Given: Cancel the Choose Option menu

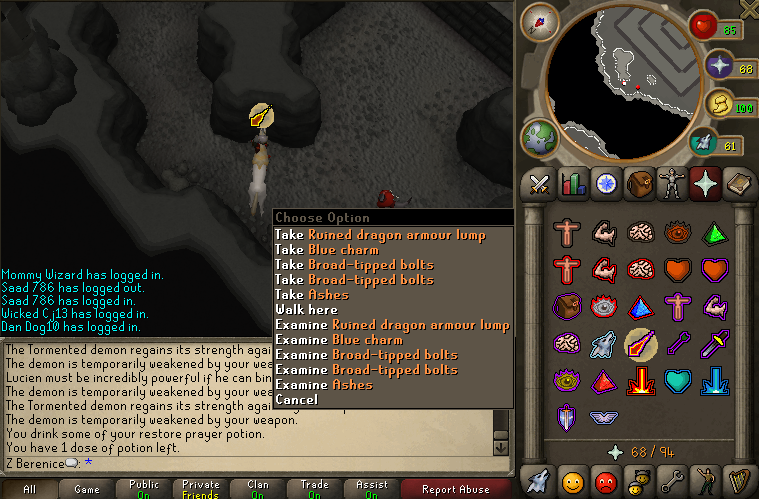Looking at the screenshot, I should (296, 400).
